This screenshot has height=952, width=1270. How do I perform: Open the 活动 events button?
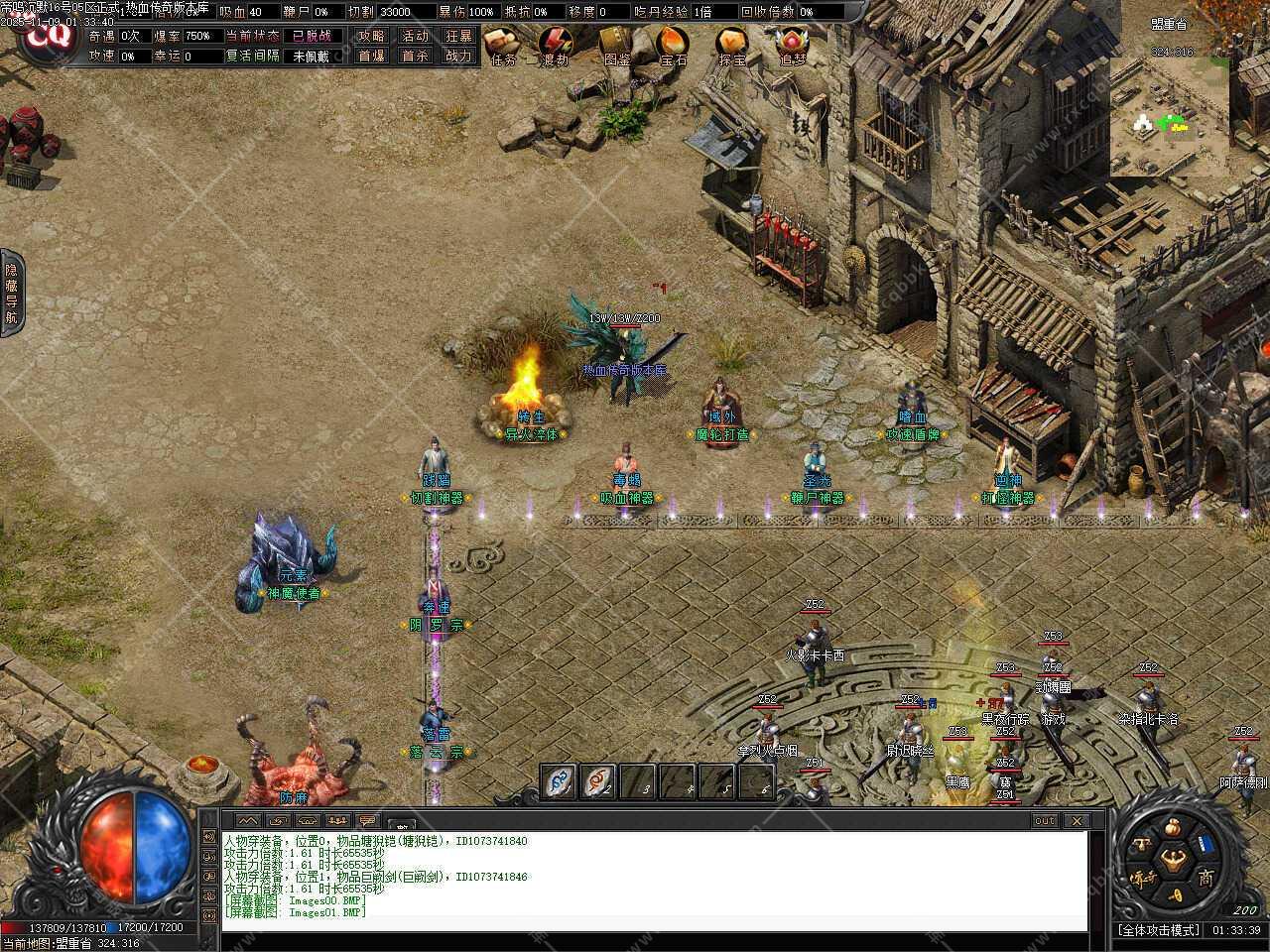tap(416, 36)
